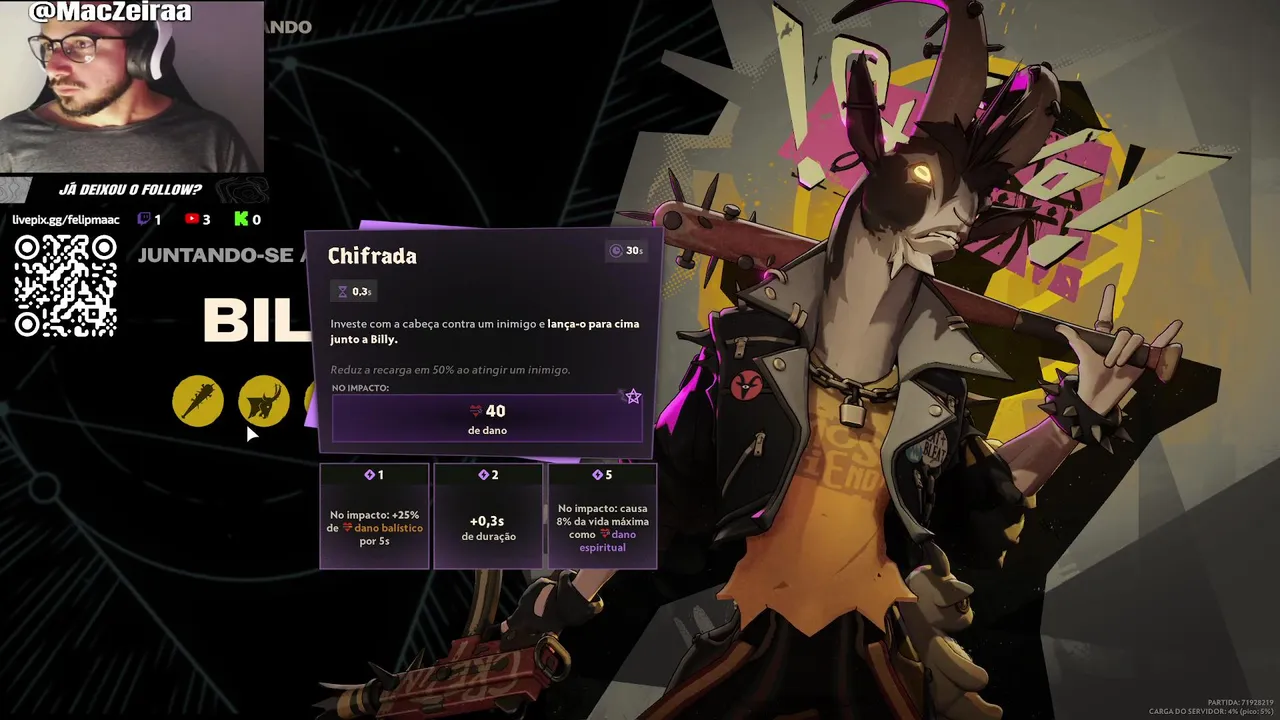Click the tier 1 ballistic damage upgrade box
The height and width of the screenshot is (720, 1280).
pyautogui.click(x=375, y=516)
